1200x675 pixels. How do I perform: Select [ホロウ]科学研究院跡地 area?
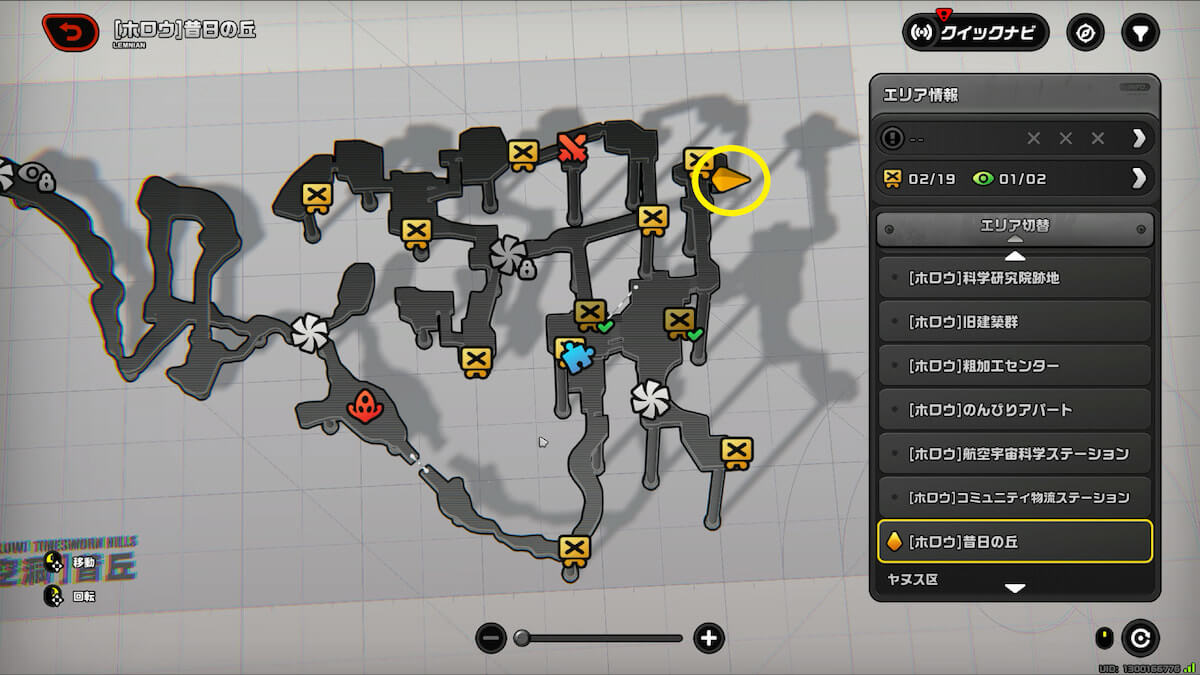(1014, 278)
